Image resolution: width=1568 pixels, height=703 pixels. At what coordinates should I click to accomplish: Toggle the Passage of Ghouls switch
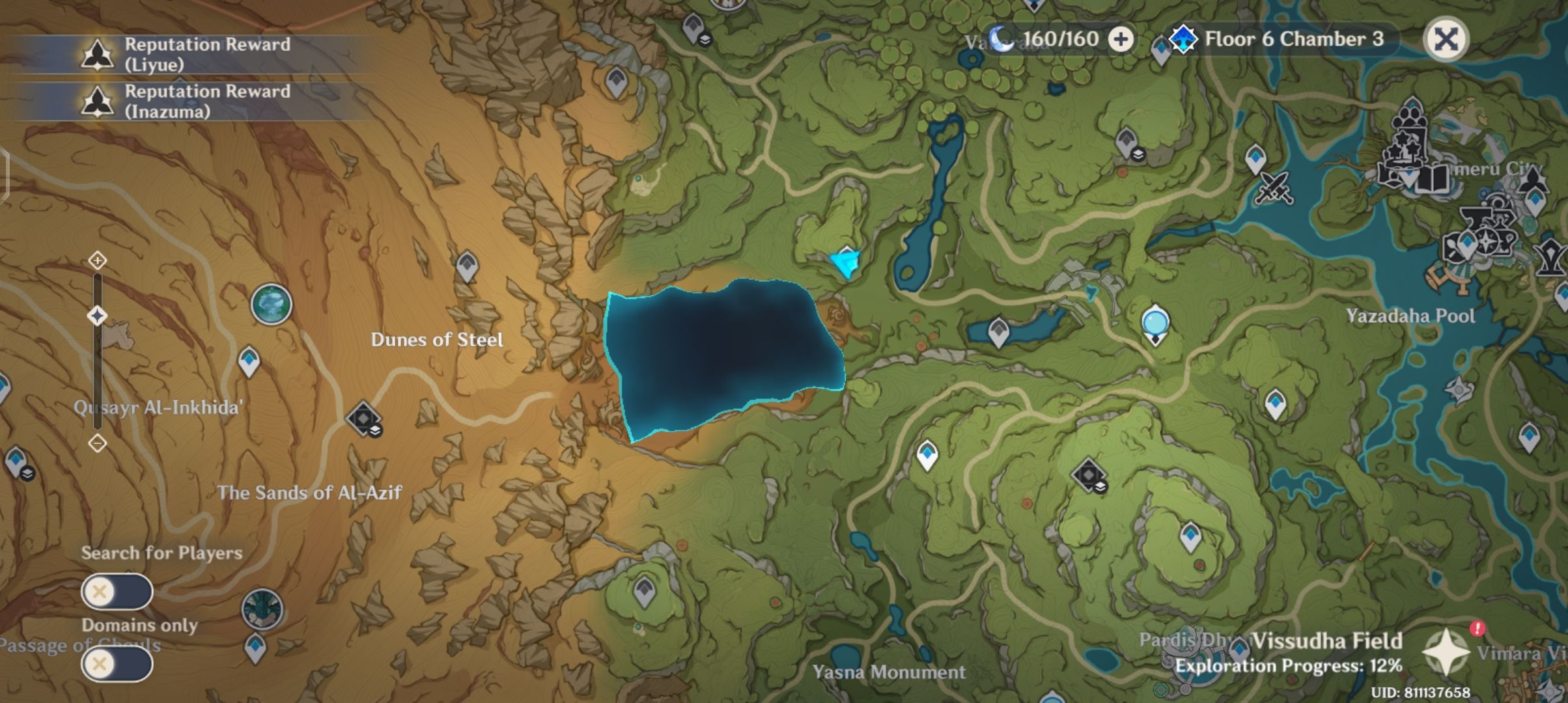click(x=117, y=664)
